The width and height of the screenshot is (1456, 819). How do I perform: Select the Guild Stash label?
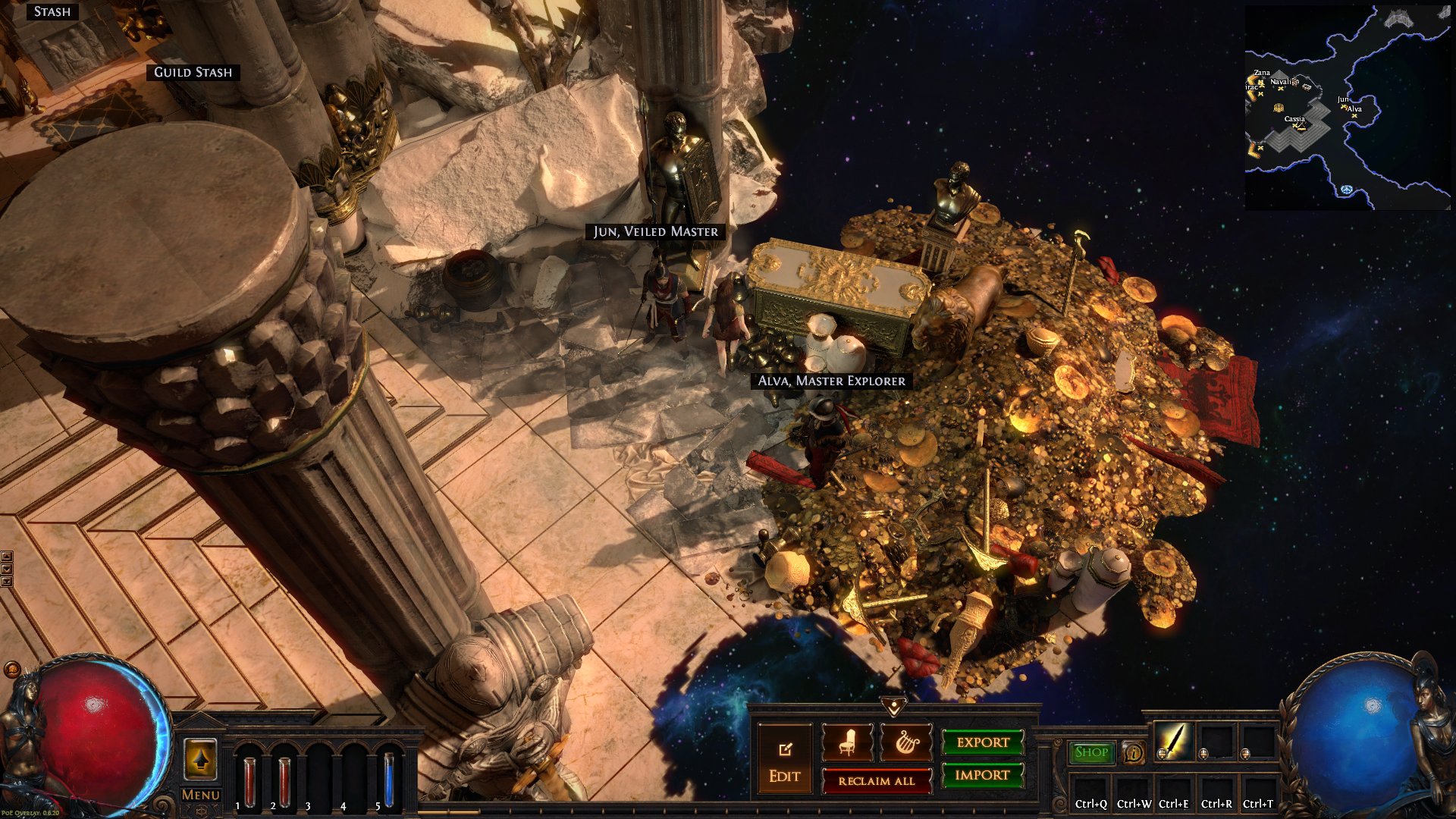point(193,73)
